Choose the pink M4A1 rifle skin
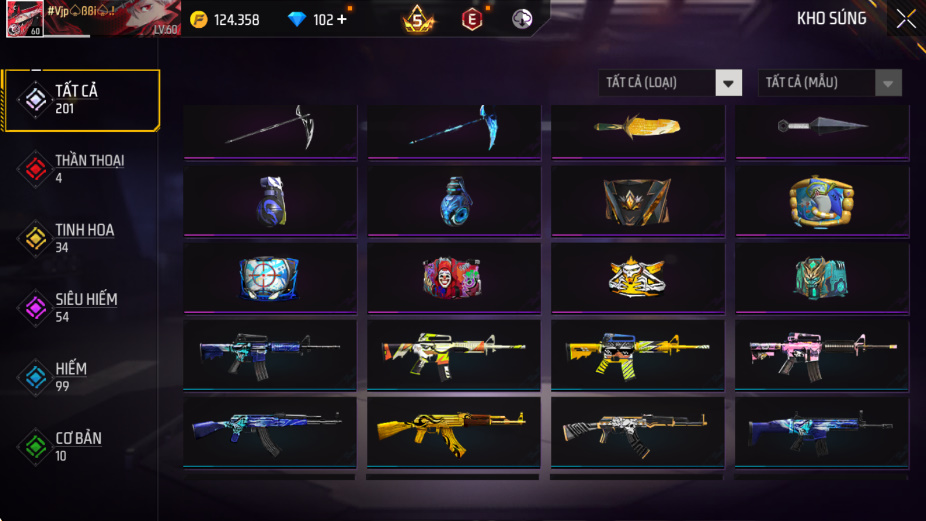 pyautogui.click(x=822, y=354)
